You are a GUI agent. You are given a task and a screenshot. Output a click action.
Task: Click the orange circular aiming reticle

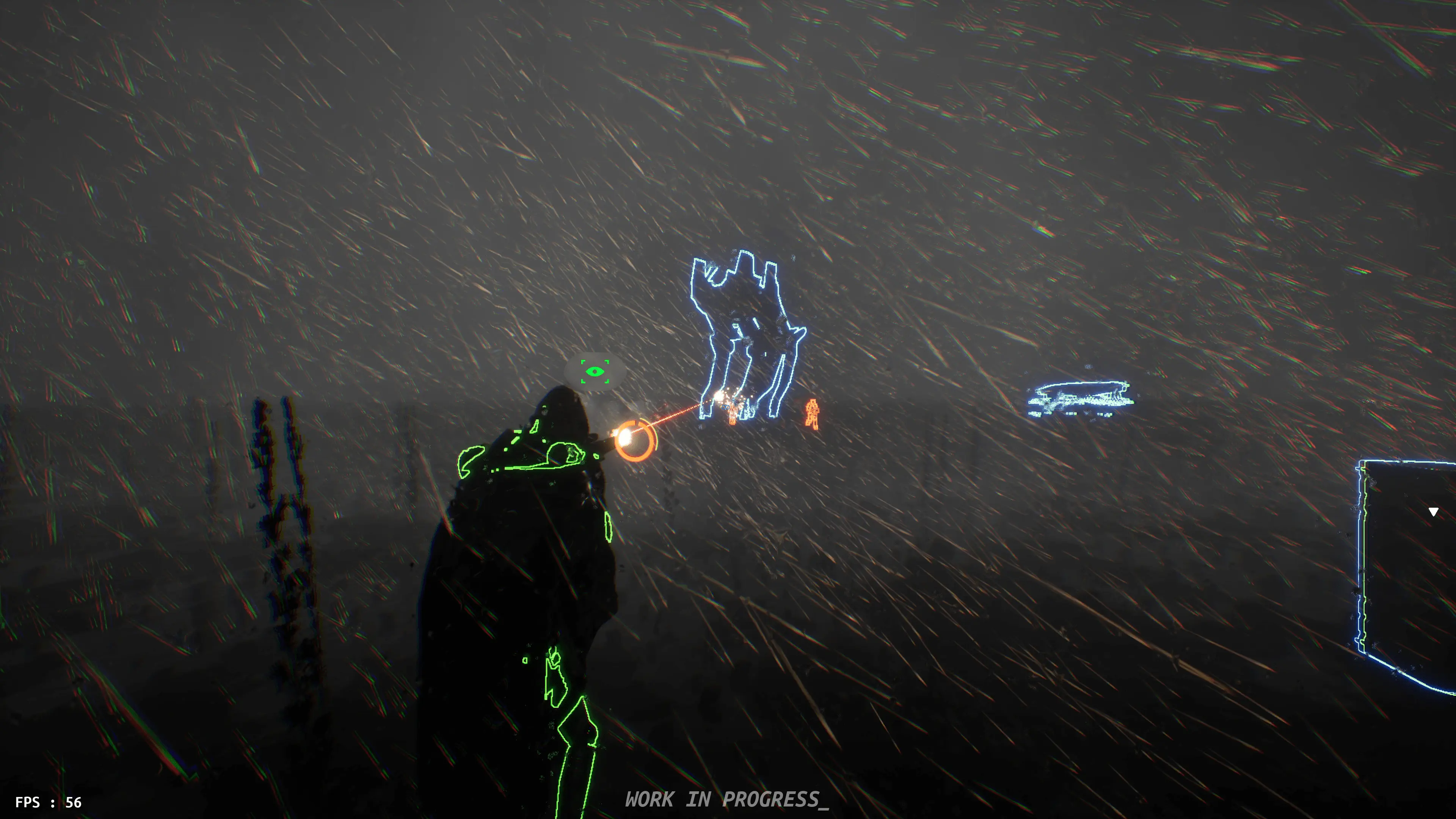(635, 440)
